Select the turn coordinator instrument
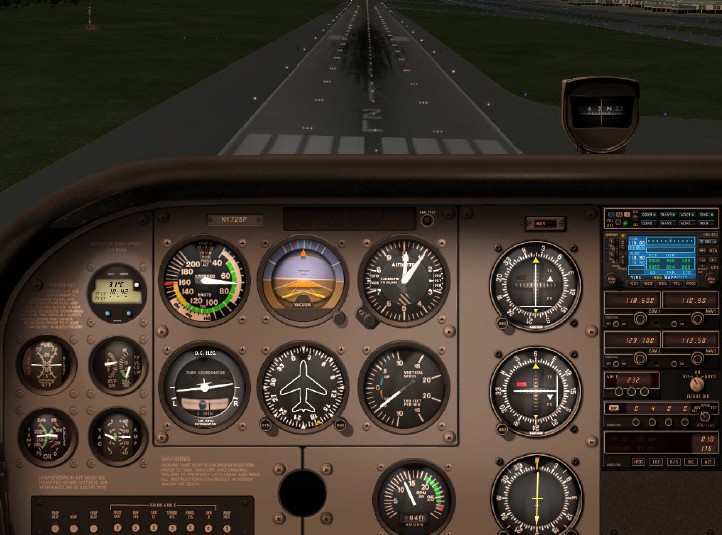The image size is (722, 535). point(205,386)
